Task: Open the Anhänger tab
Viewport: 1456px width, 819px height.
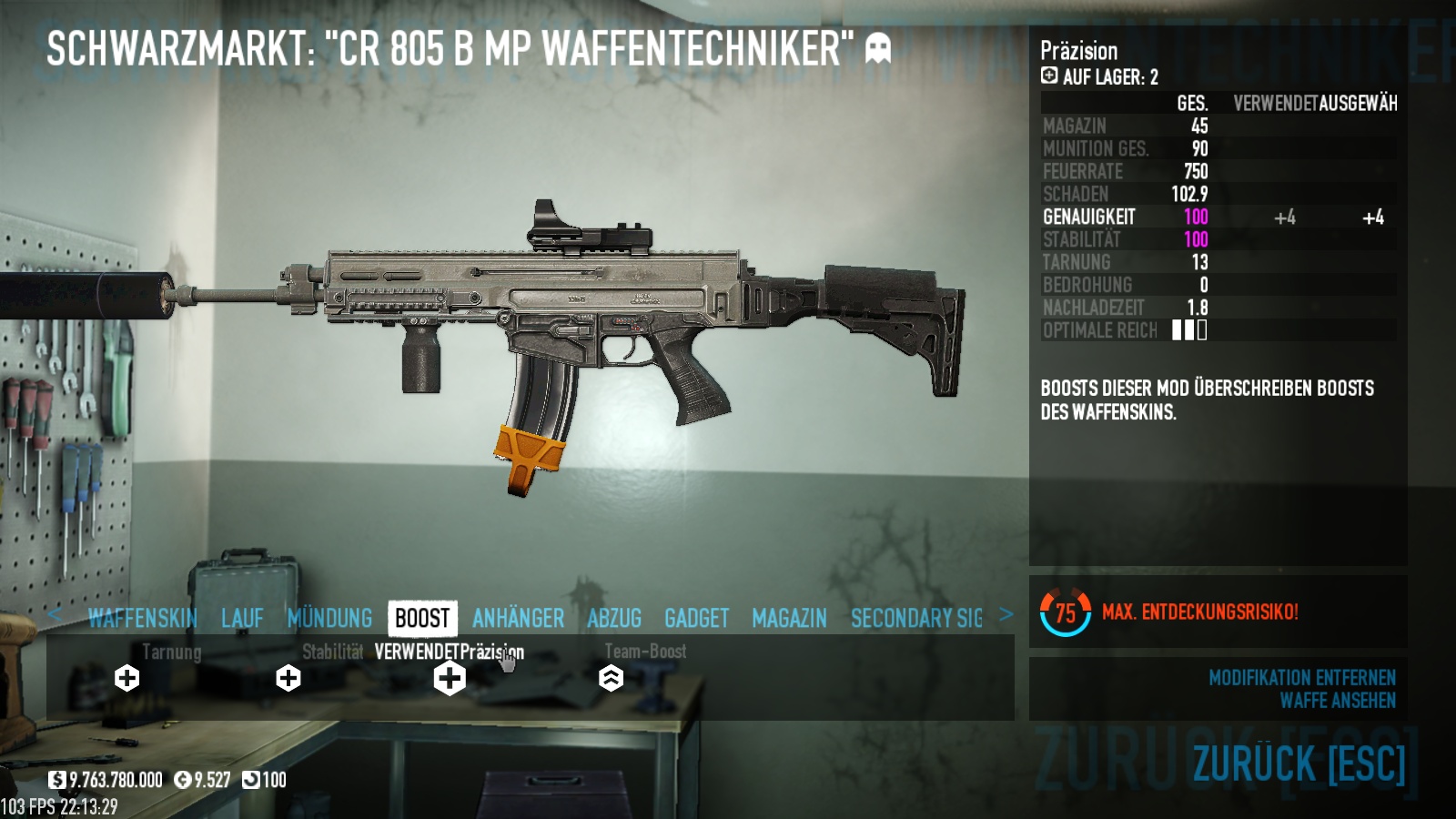Action: click(518, 619)
